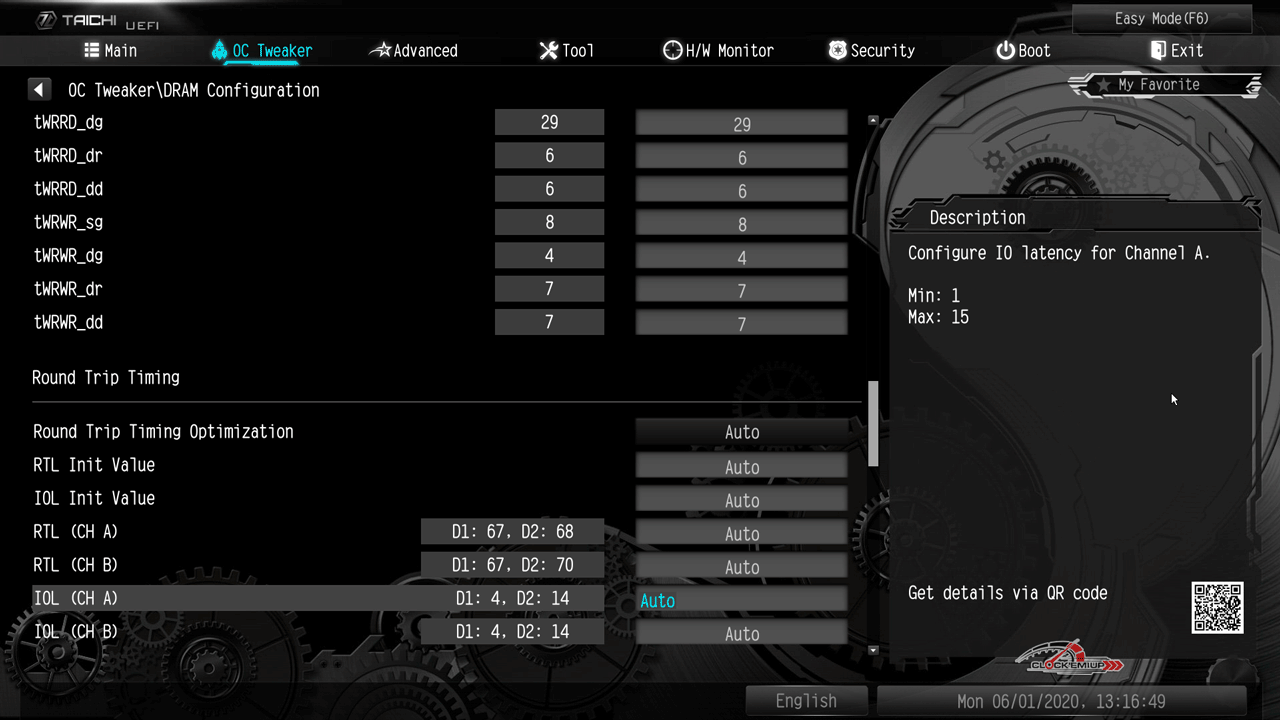This screenshot has width=1280, height=720.
Task: Open the Round Trip Timing Optimization dropdown
Action: 741,433
